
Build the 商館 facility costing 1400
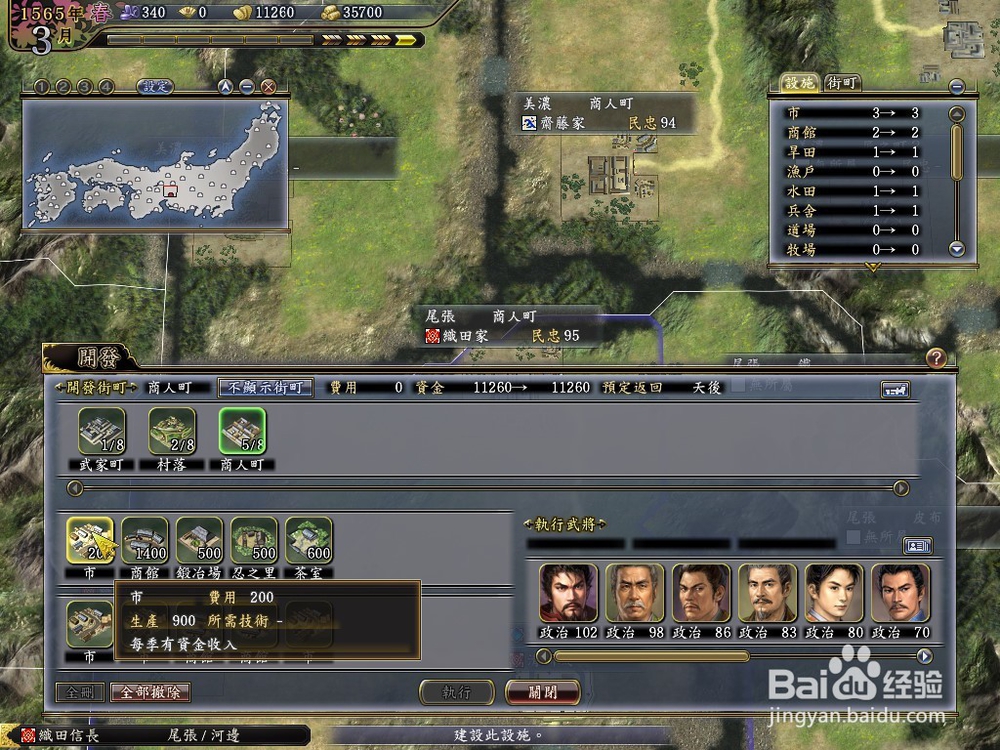[x=145, y=540]
